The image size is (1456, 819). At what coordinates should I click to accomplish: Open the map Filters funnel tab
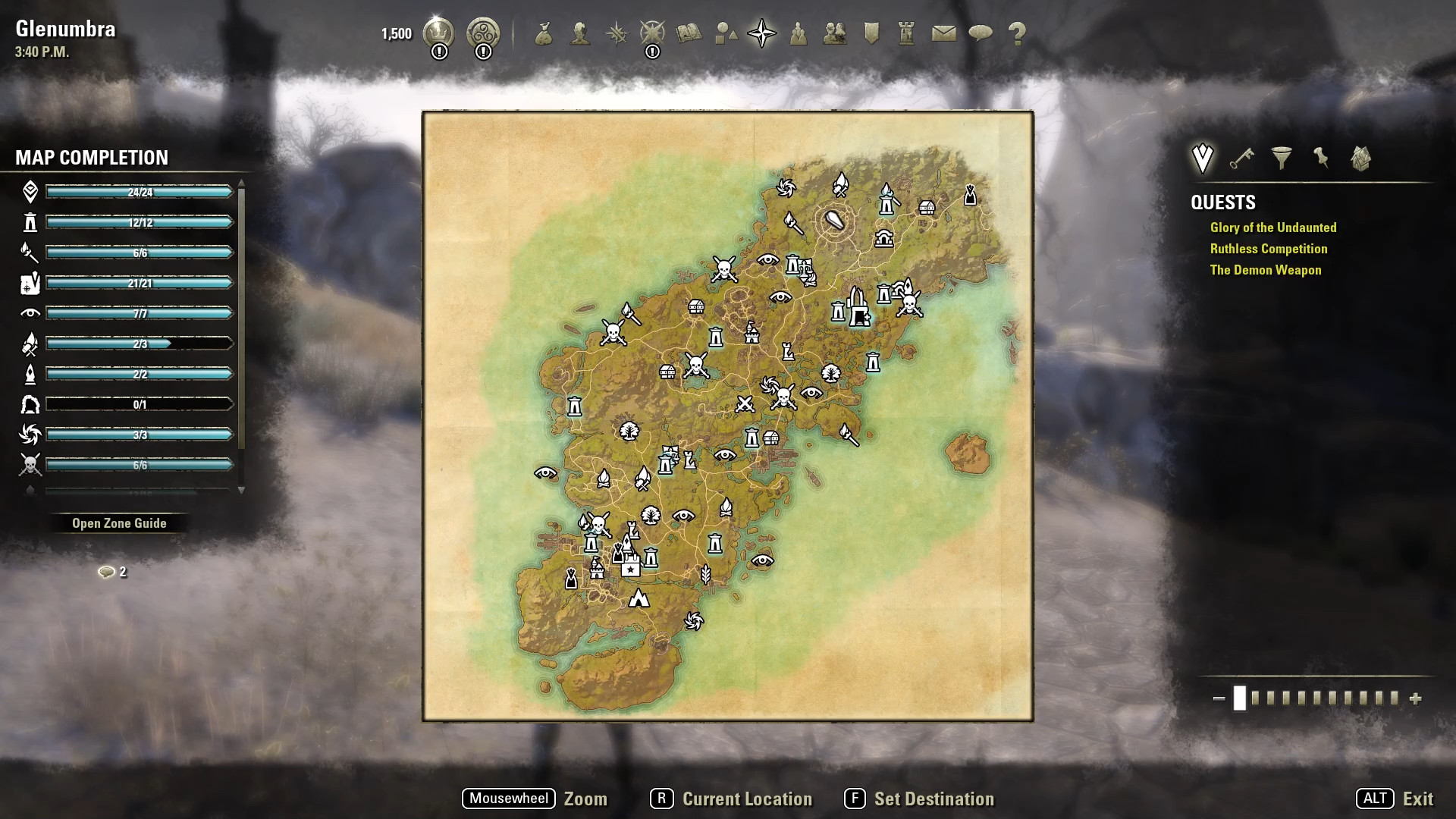point(1282,158)
